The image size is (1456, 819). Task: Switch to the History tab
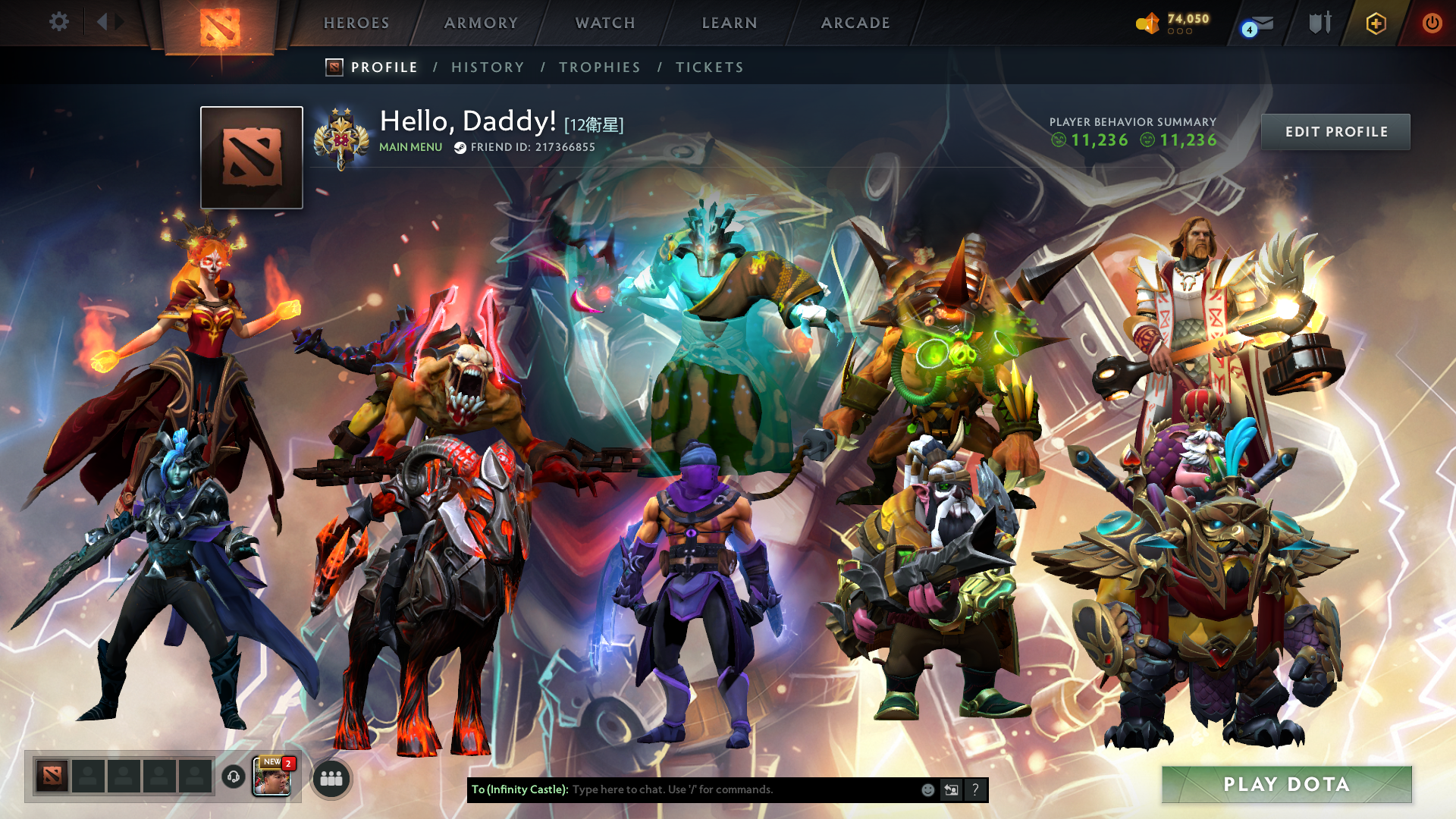pyautogui.click(x=488, y=67)
